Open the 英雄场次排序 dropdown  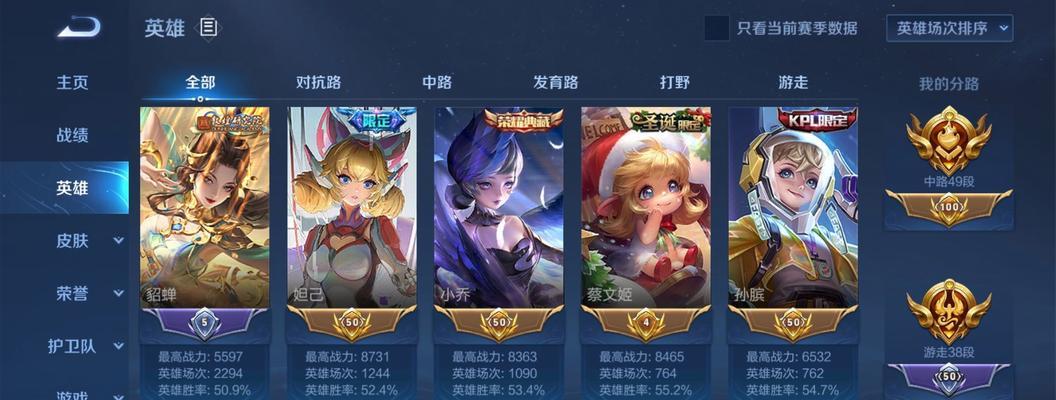(949, 28)
